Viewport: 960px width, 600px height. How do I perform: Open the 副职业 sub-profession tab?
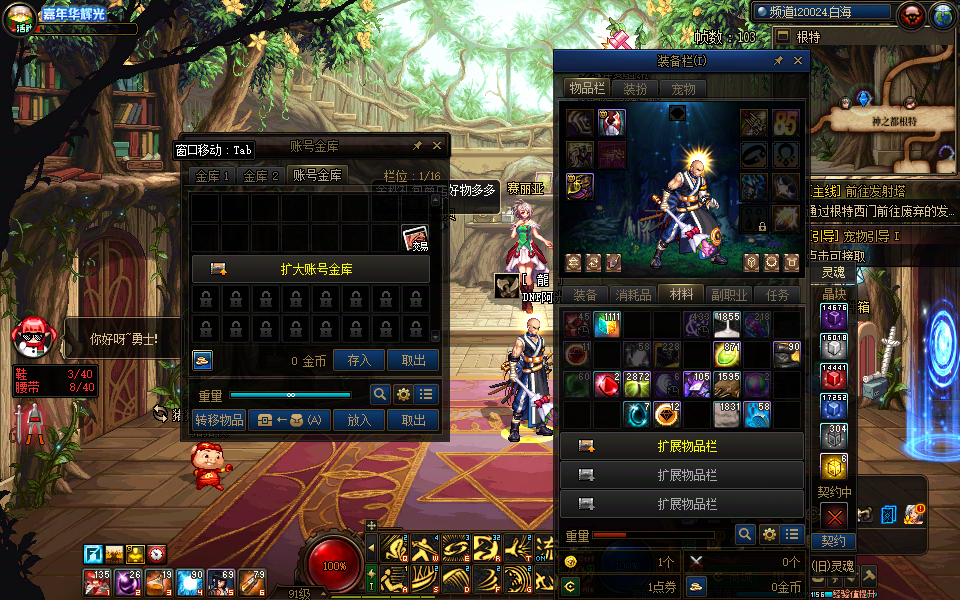pos(729,295)
